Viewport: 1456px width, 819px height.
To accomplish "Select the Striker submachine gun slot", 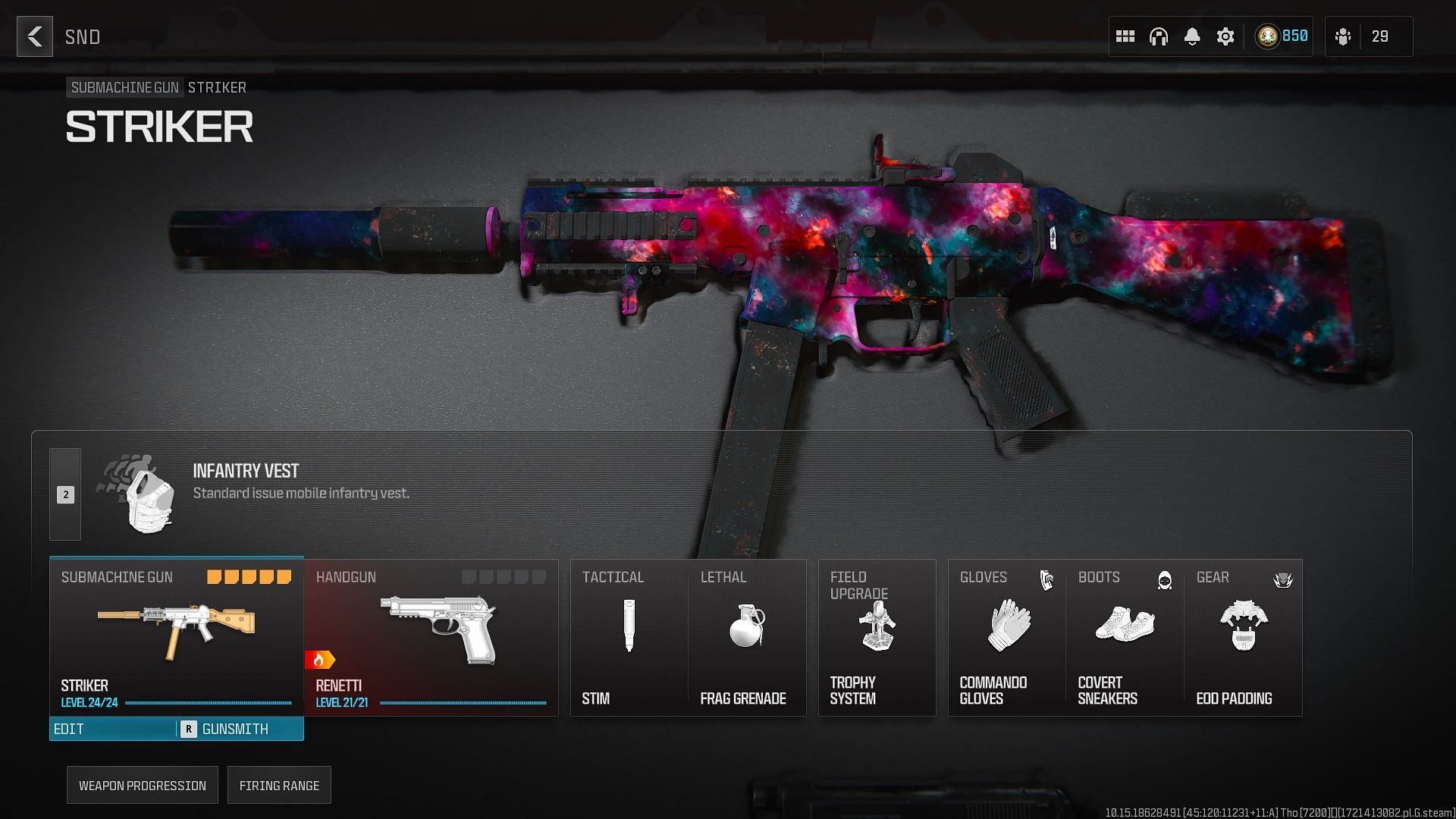I will pos(176,635).
